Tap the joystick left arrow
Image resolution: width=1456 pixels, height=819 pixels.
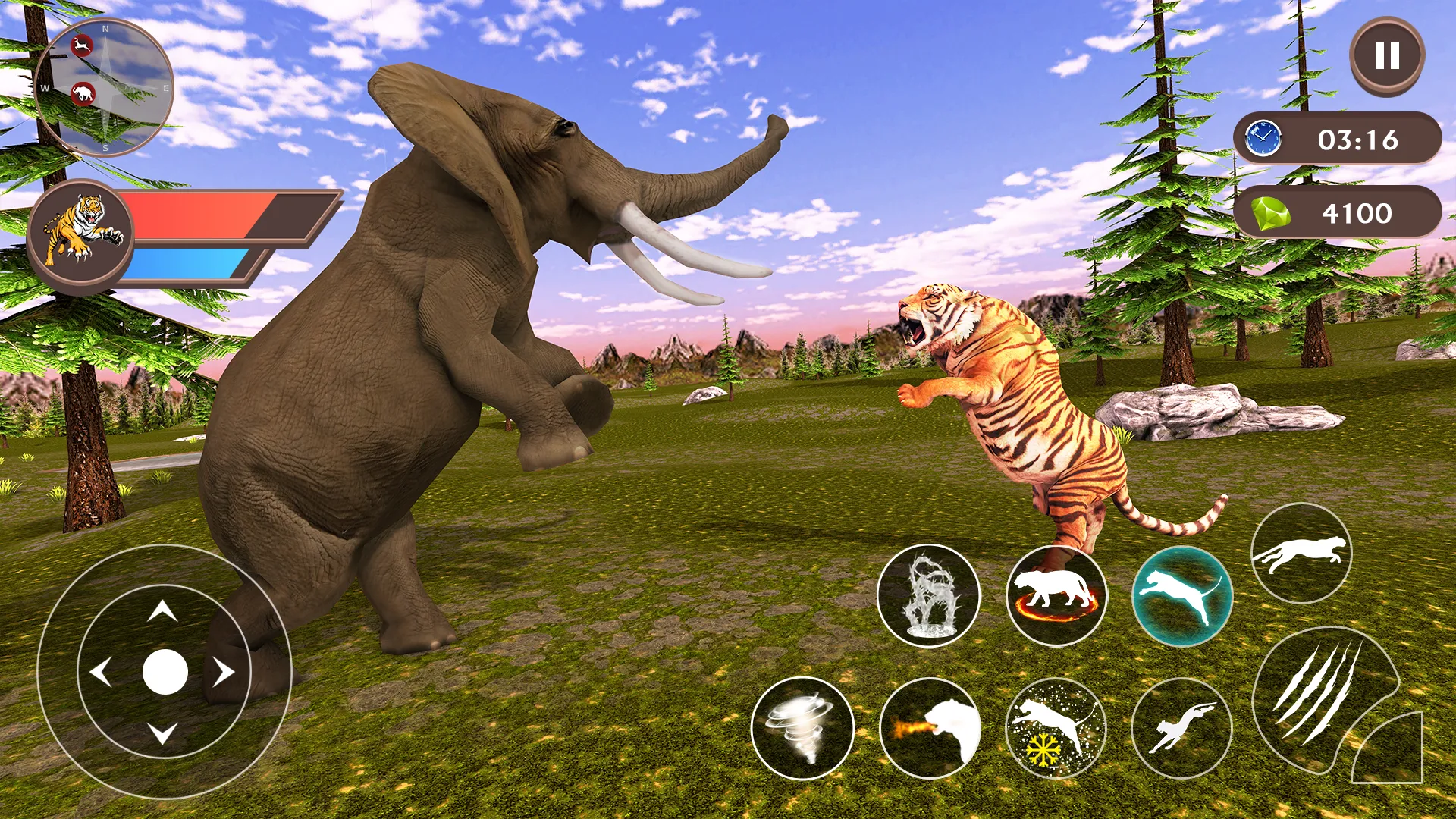click(x=101, y=672)
